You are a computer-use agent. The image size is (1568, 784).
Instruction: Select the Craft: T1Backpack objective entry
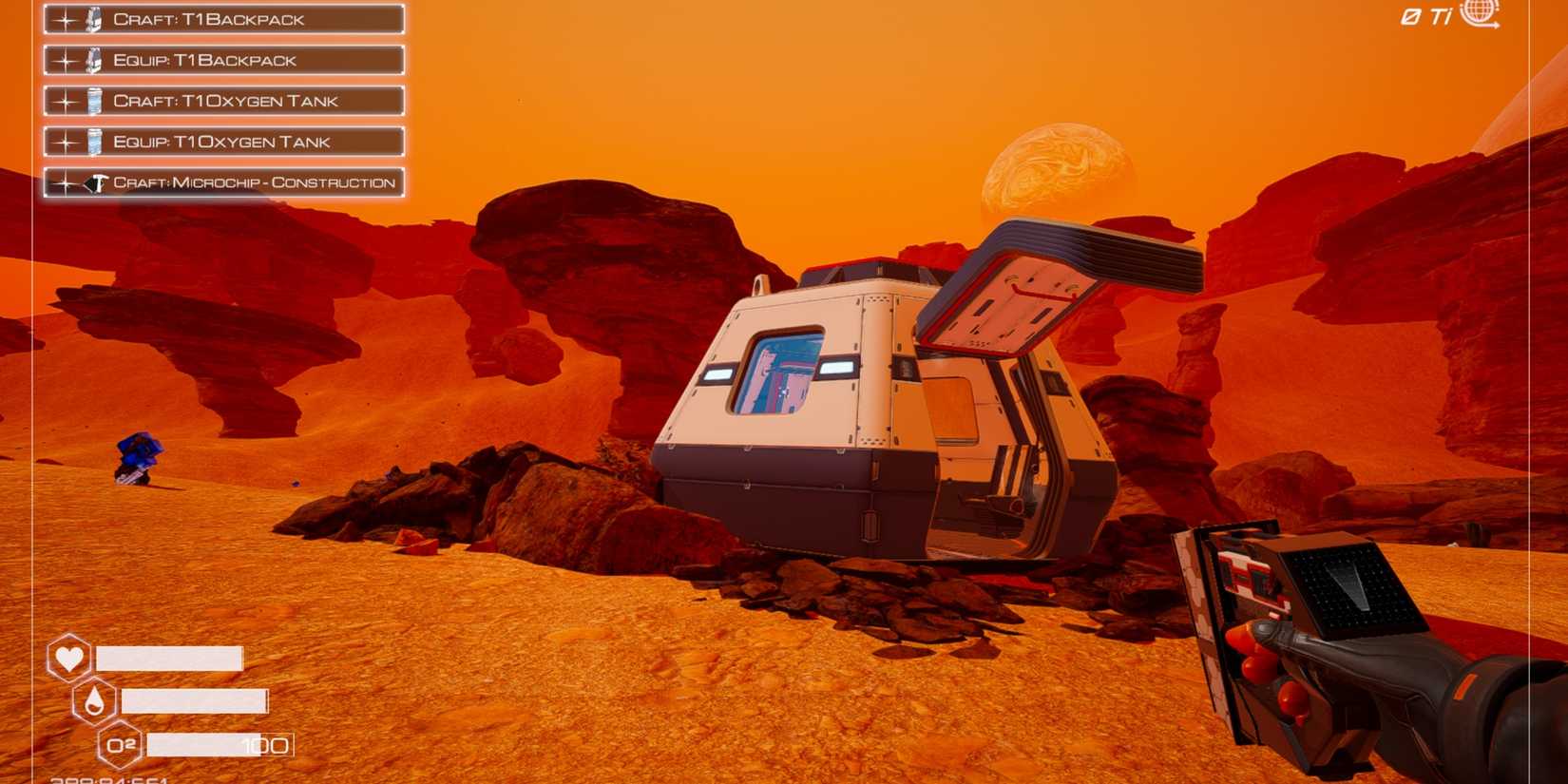(x=223, y=18)
